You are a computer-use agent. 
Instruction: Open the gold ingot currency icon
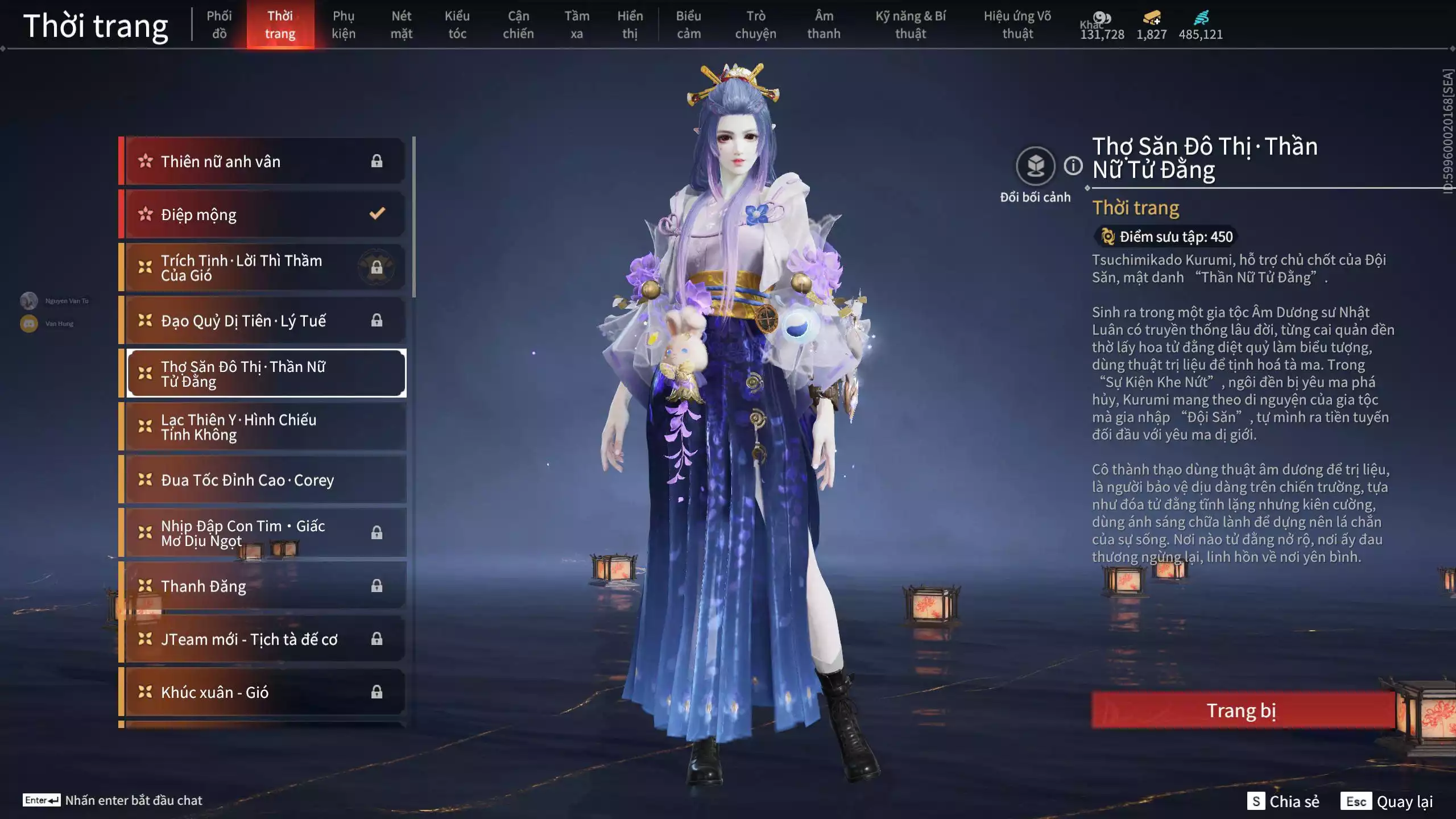pyautogui.click(x=1151, y=17)
